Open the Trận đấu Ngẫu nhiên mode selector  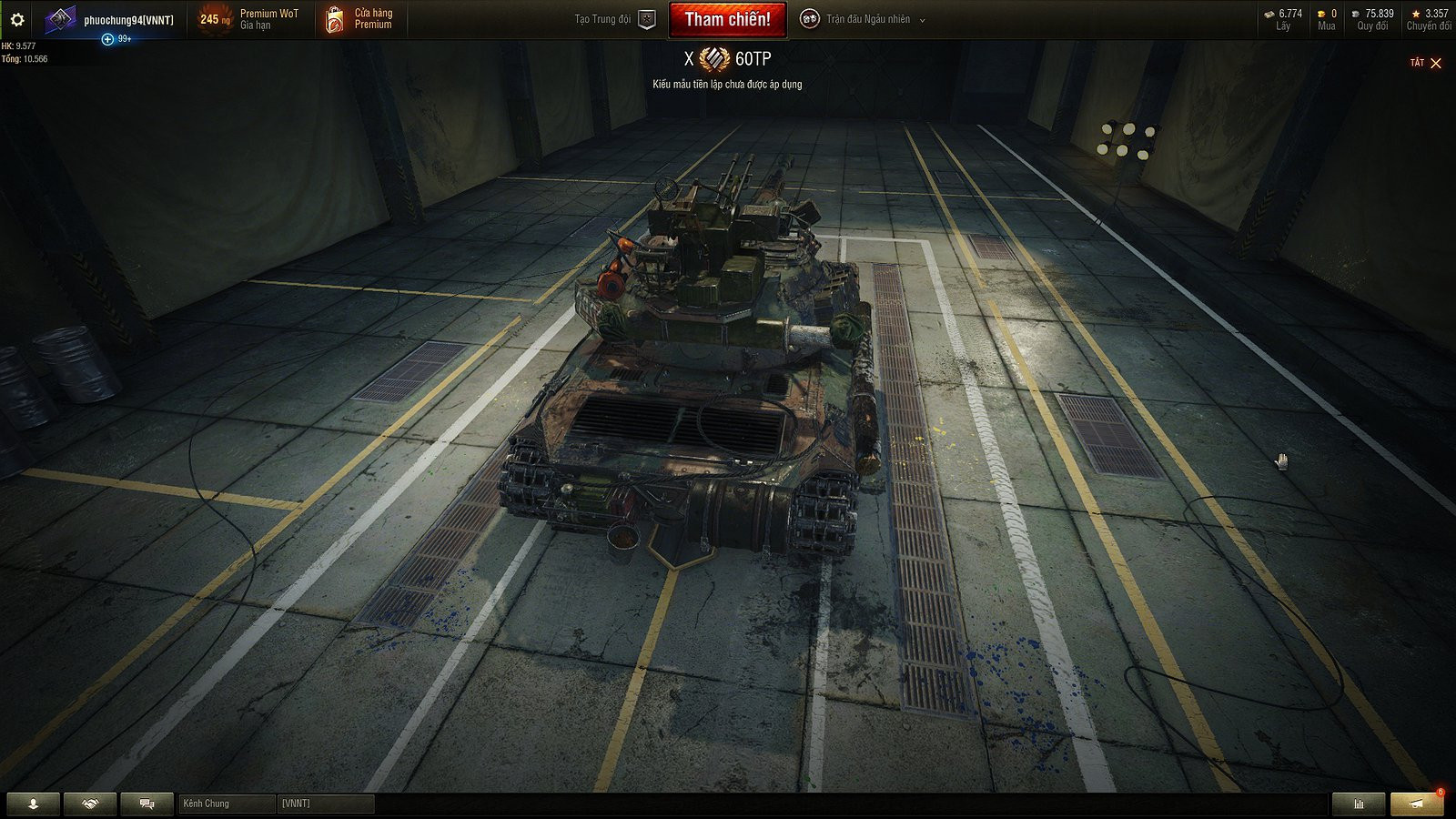(x=869, y=18)
